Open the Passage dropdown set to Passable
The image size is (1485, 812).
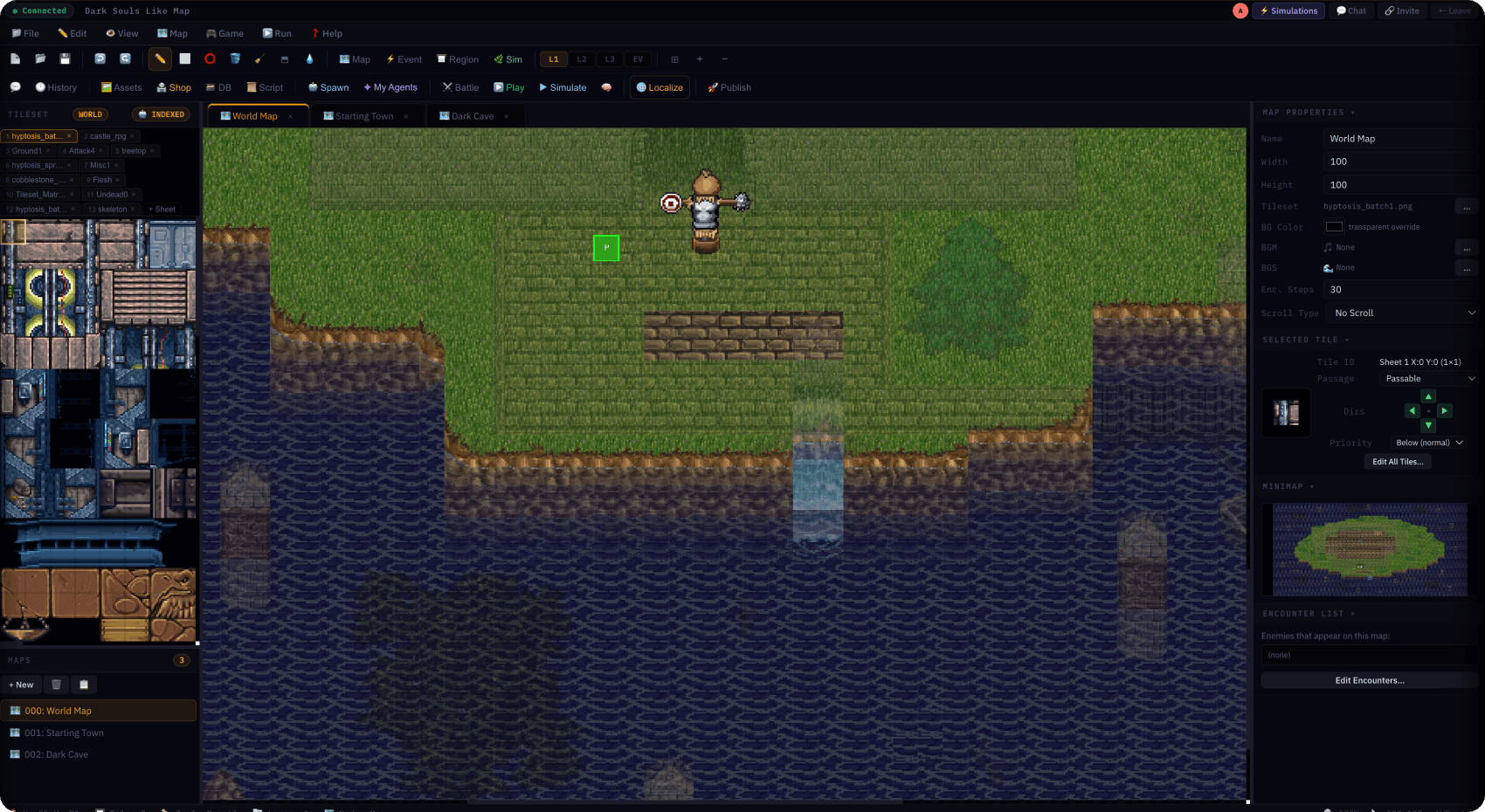point(1427,378)
